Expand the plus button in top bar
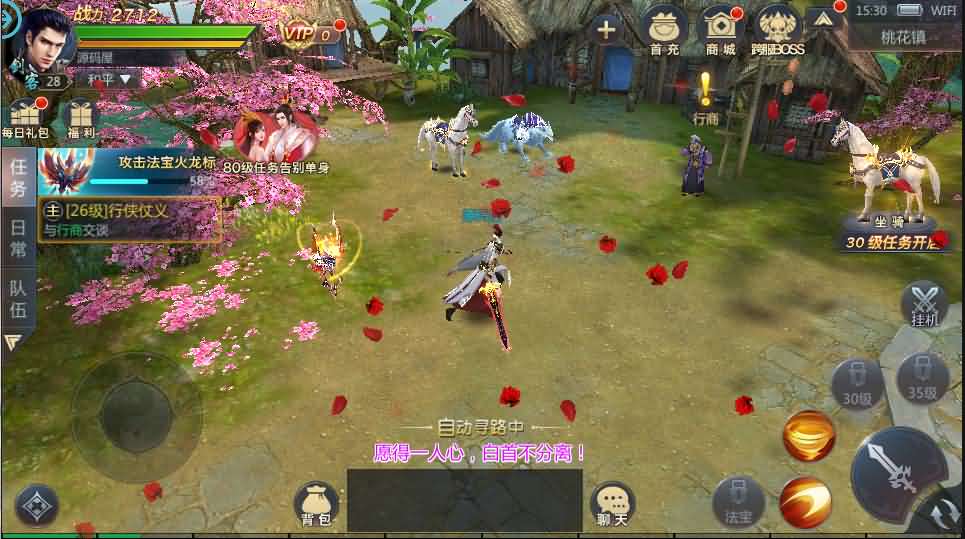The height and width of the screenshot is (539, 965). coord(606,29)
